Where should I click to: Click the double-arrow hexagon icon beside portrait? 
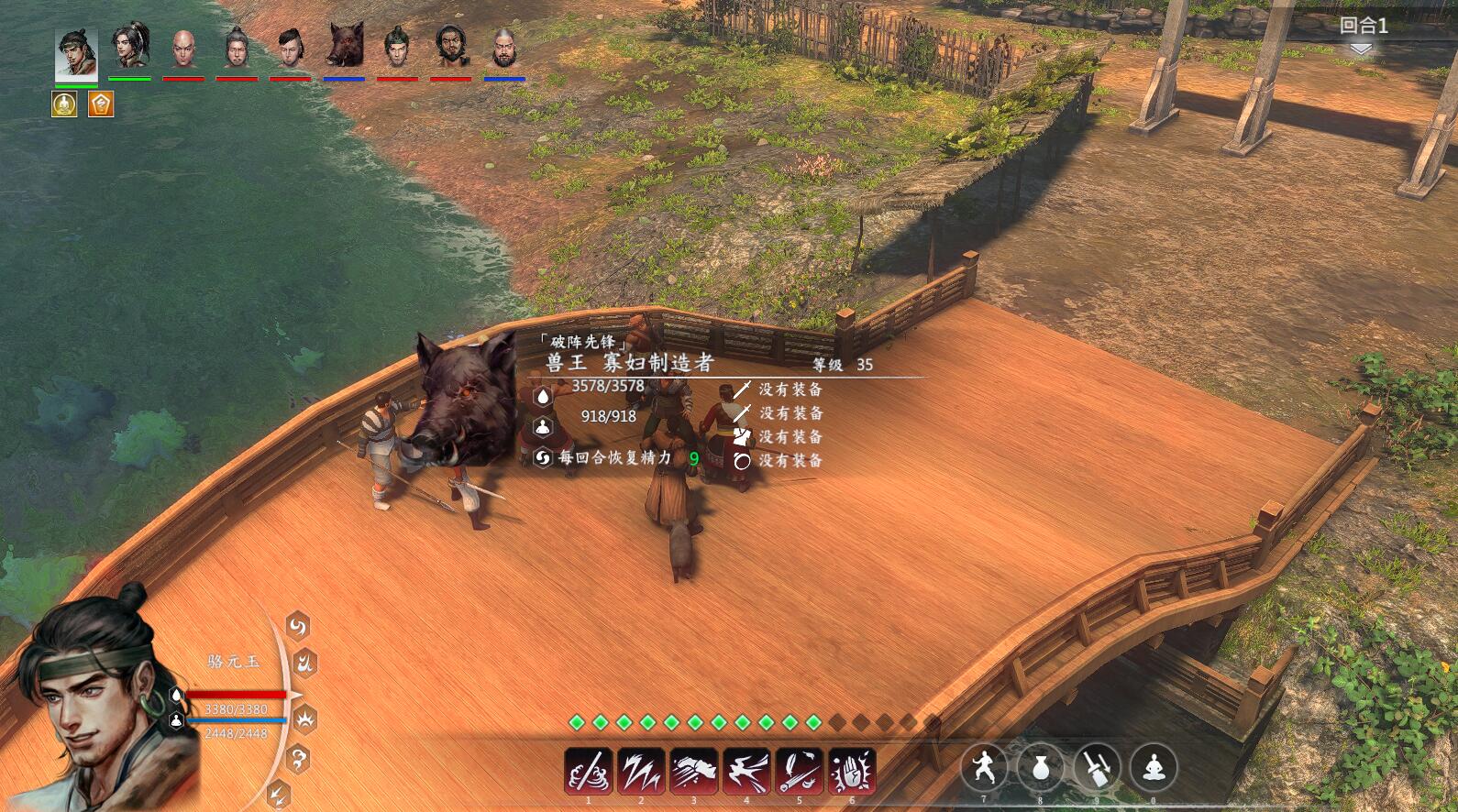(x=279, y=794)
